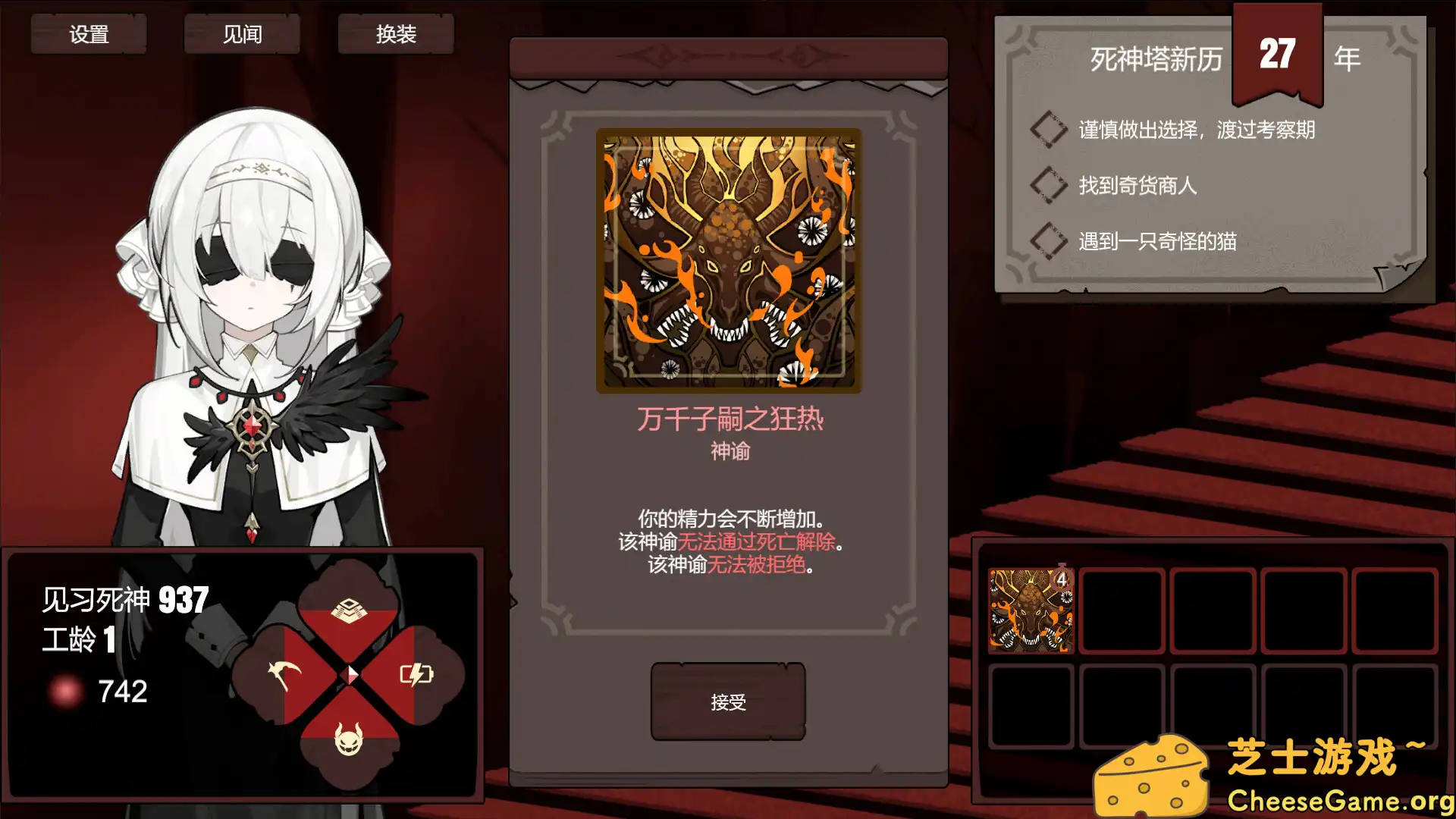
Task: Click the year 27 ribbon banner
Action: pos(1276,53)
